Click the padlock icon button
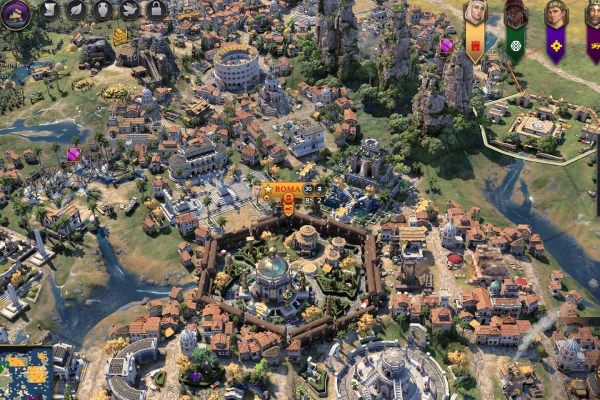600x400 pixels. [x=156, y=11]
